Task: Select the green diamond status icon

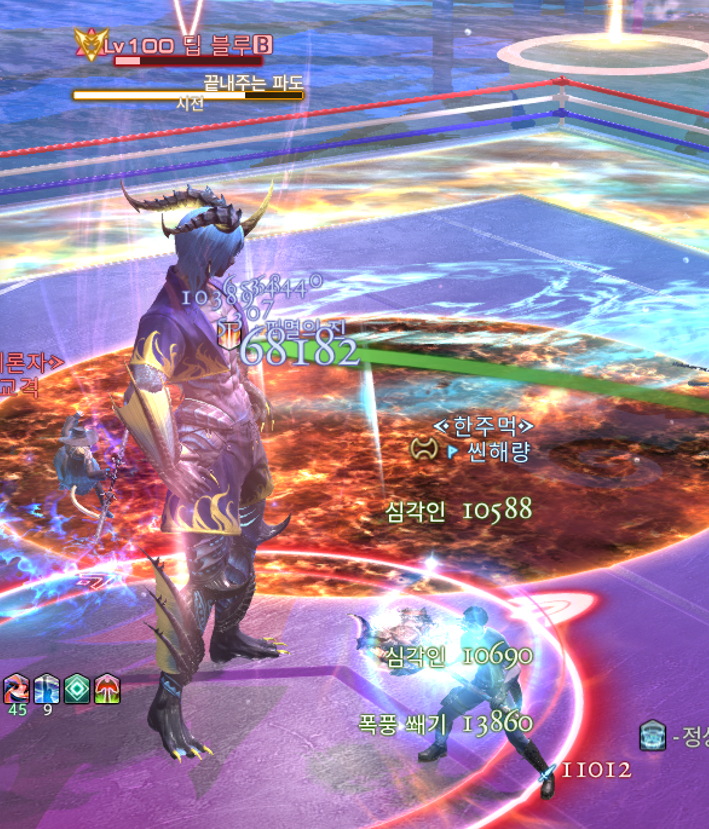Action: pyautogui.click(x=77, y=688)
